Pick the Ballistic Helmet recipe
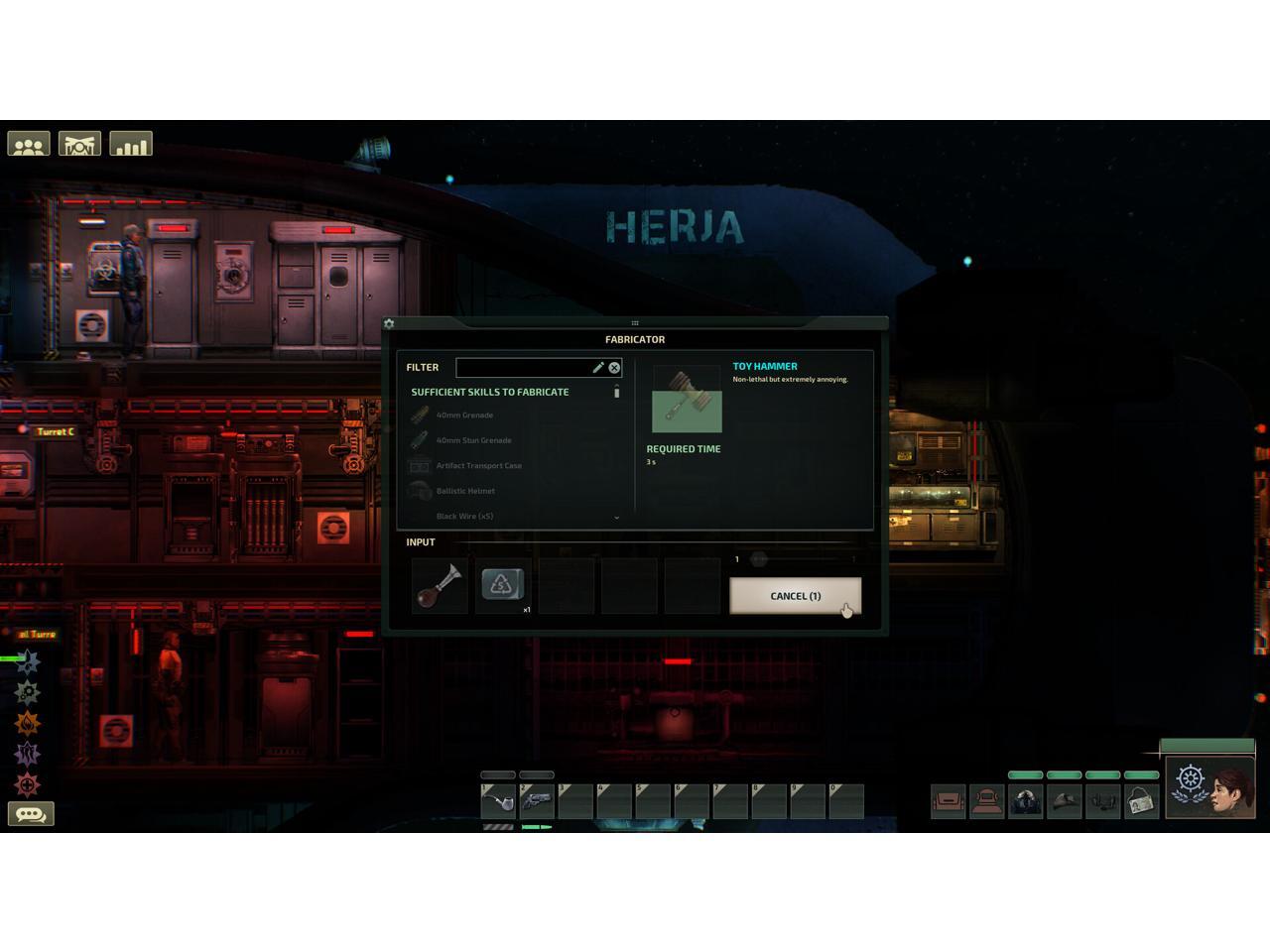This screenshot has width=1270, height=952. [465, 491]
